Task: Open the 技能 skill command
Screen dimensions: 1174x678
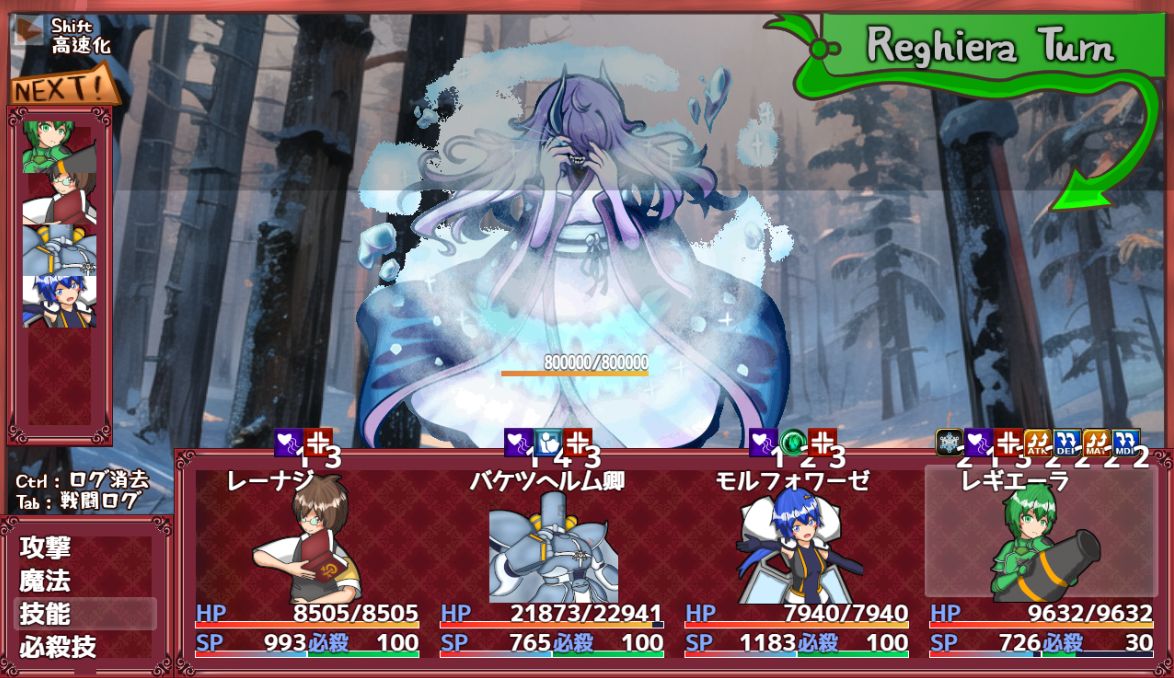Action: [46, 613]
